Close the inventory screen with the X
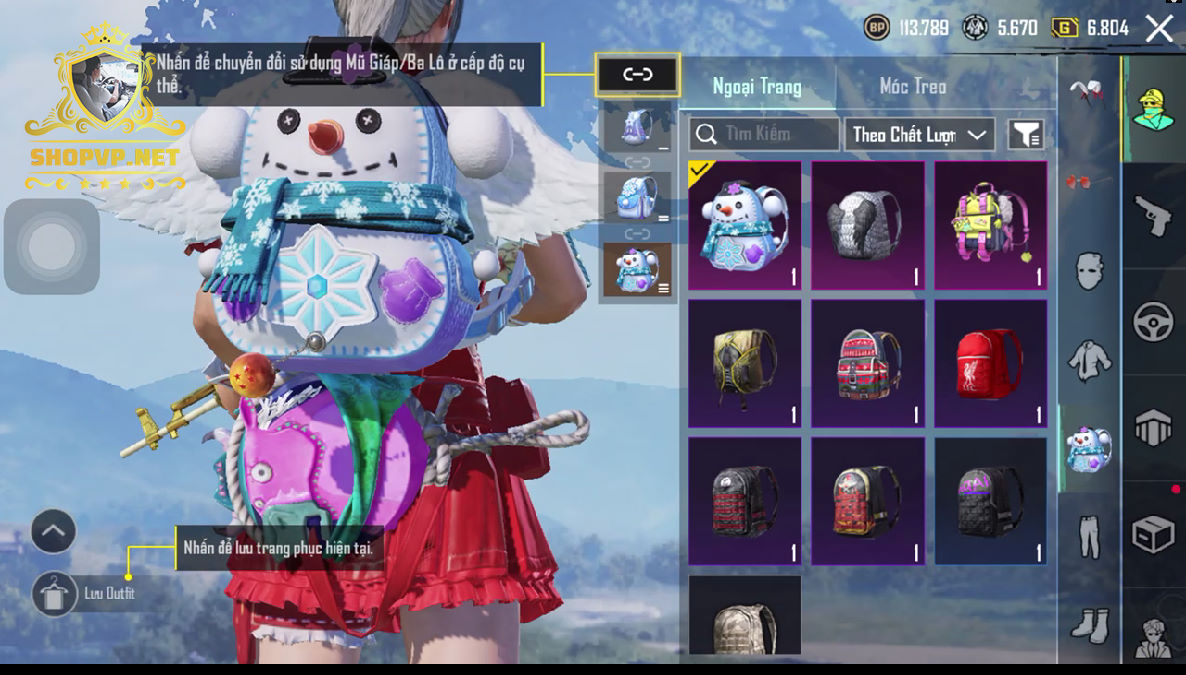This screenshot has height=675, width=1186. point(1159,28)
